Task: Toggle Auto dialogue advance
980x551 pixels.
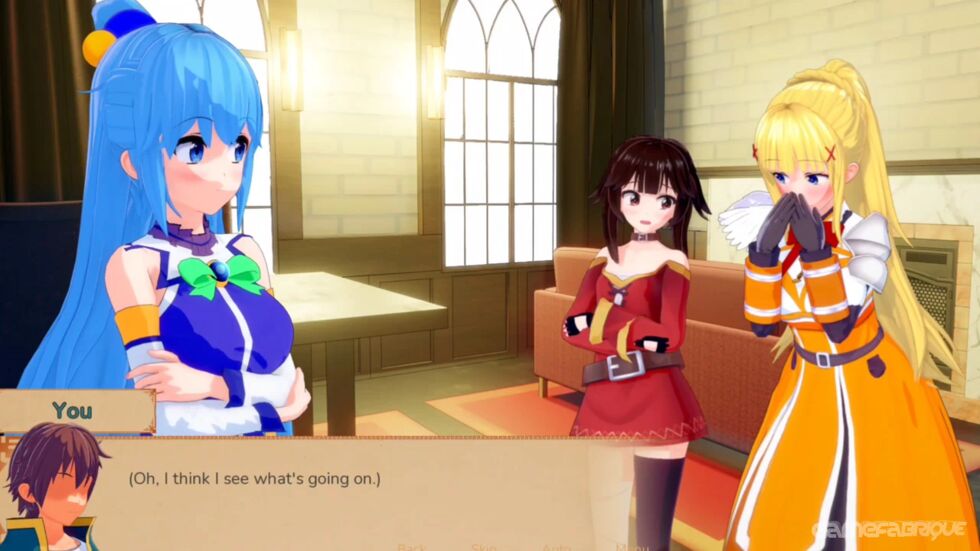Action: point(557,547)
